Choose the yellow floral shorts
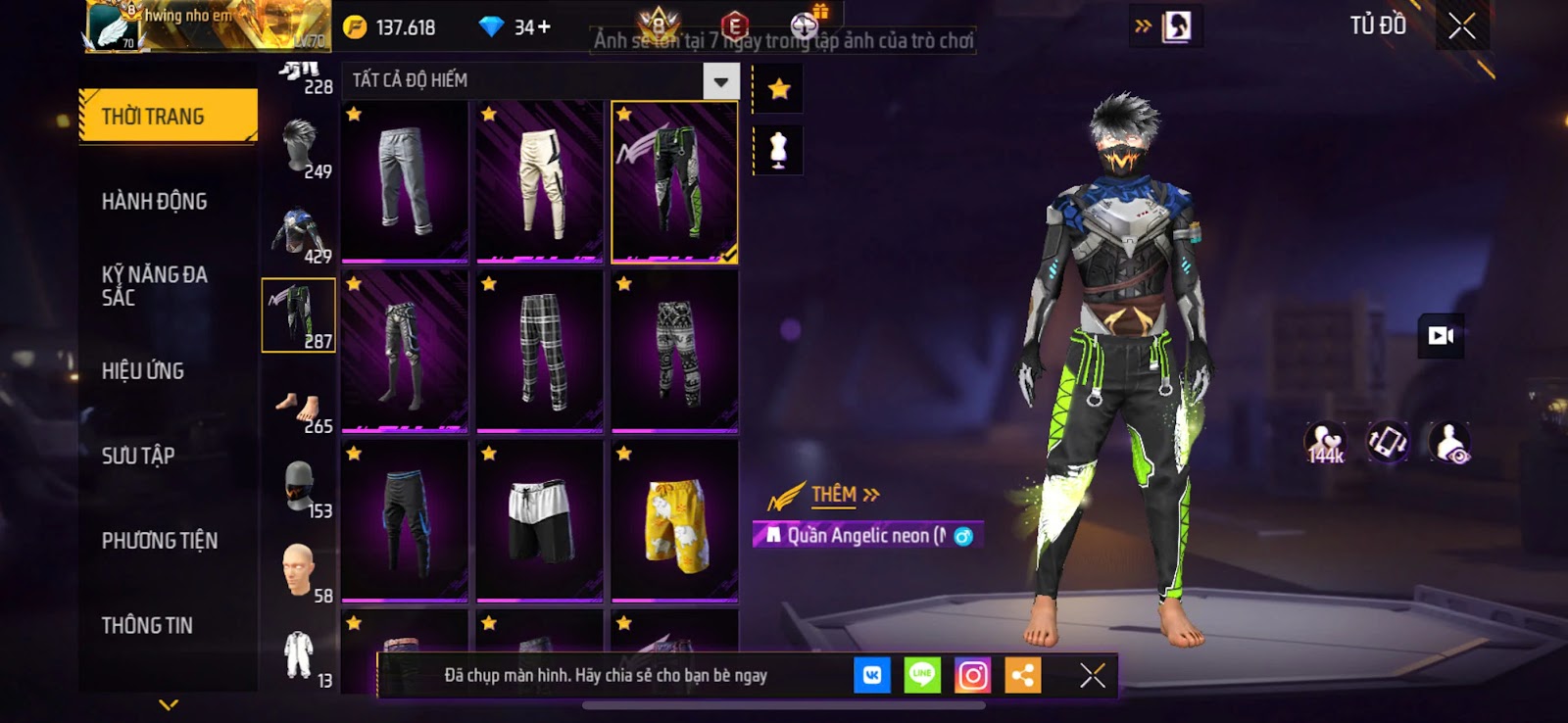Image resolution: width=1568 pixels, height=723 pixels. [x=674, y=521]
